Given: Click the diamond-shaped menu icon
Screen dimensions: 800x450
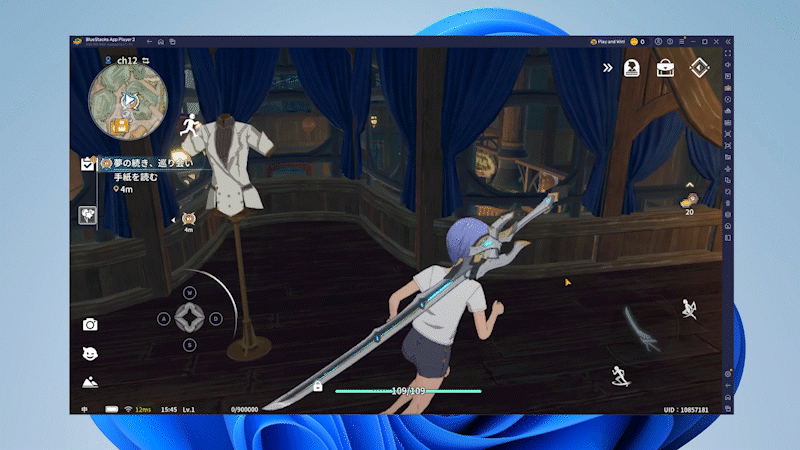Looking at the screenshot, I should tap(701, 68).
